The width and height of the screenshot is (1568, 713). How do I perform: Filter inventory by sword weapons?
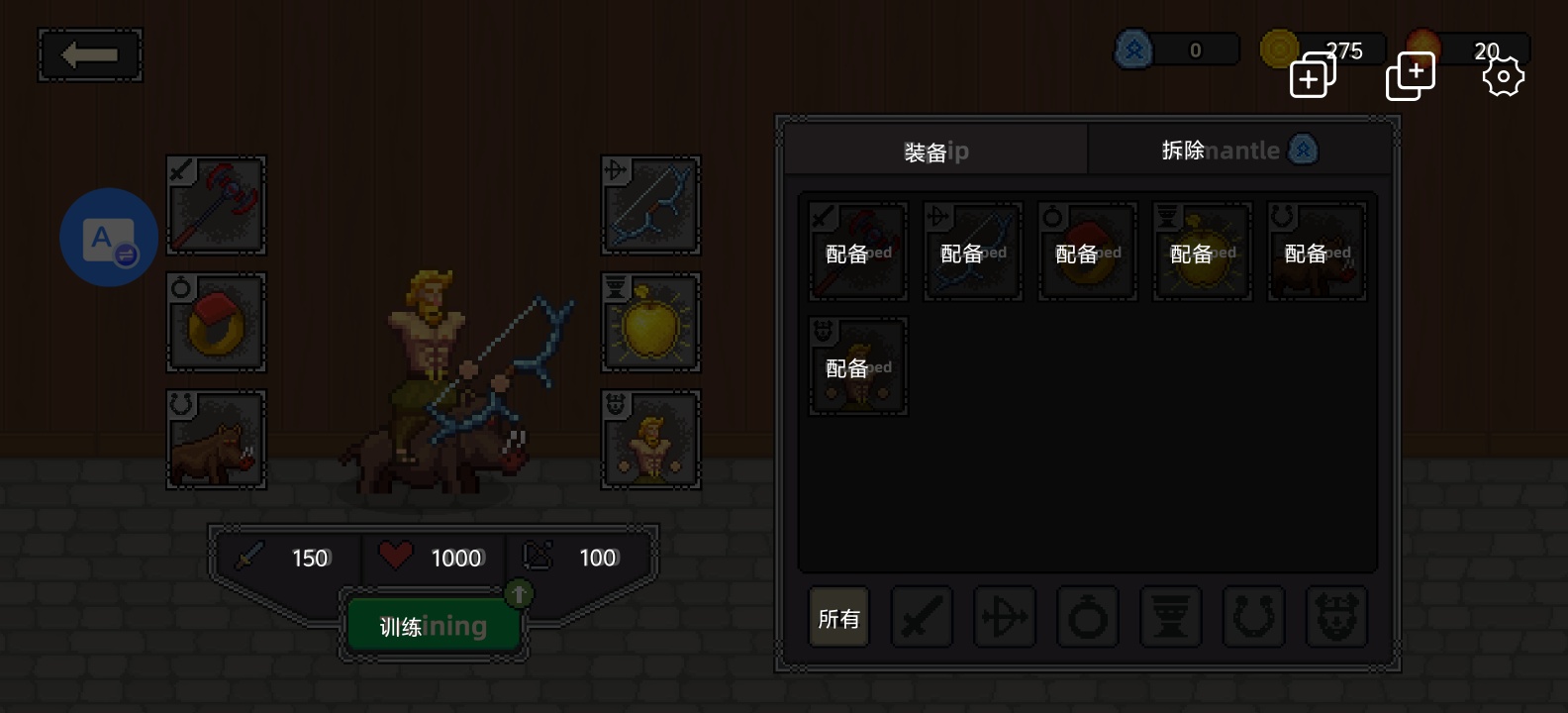pos(922,618)
